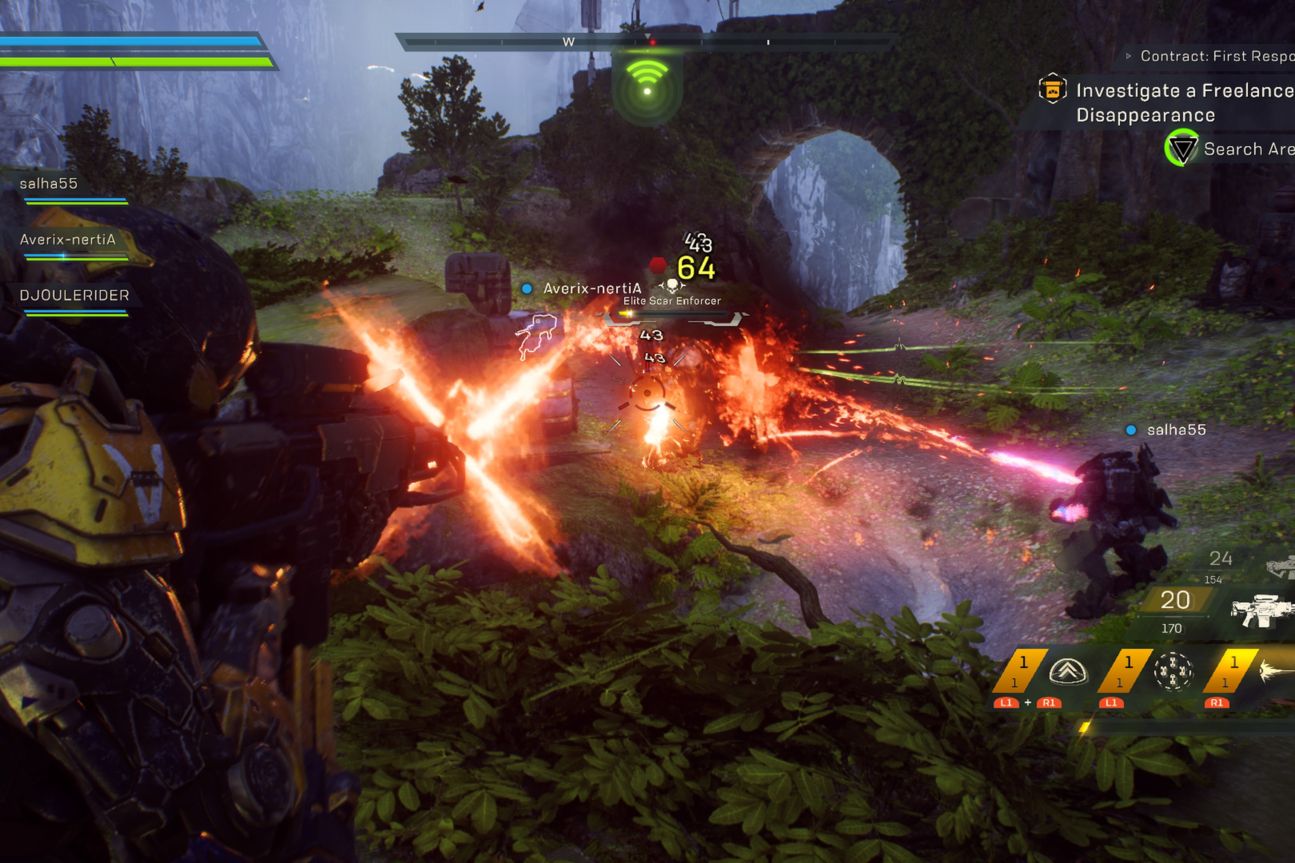The width and height of the screenshot is (1295, 863).
Task: Switch to the secondary weapon icon
Action: click(x=1280, y=566)
